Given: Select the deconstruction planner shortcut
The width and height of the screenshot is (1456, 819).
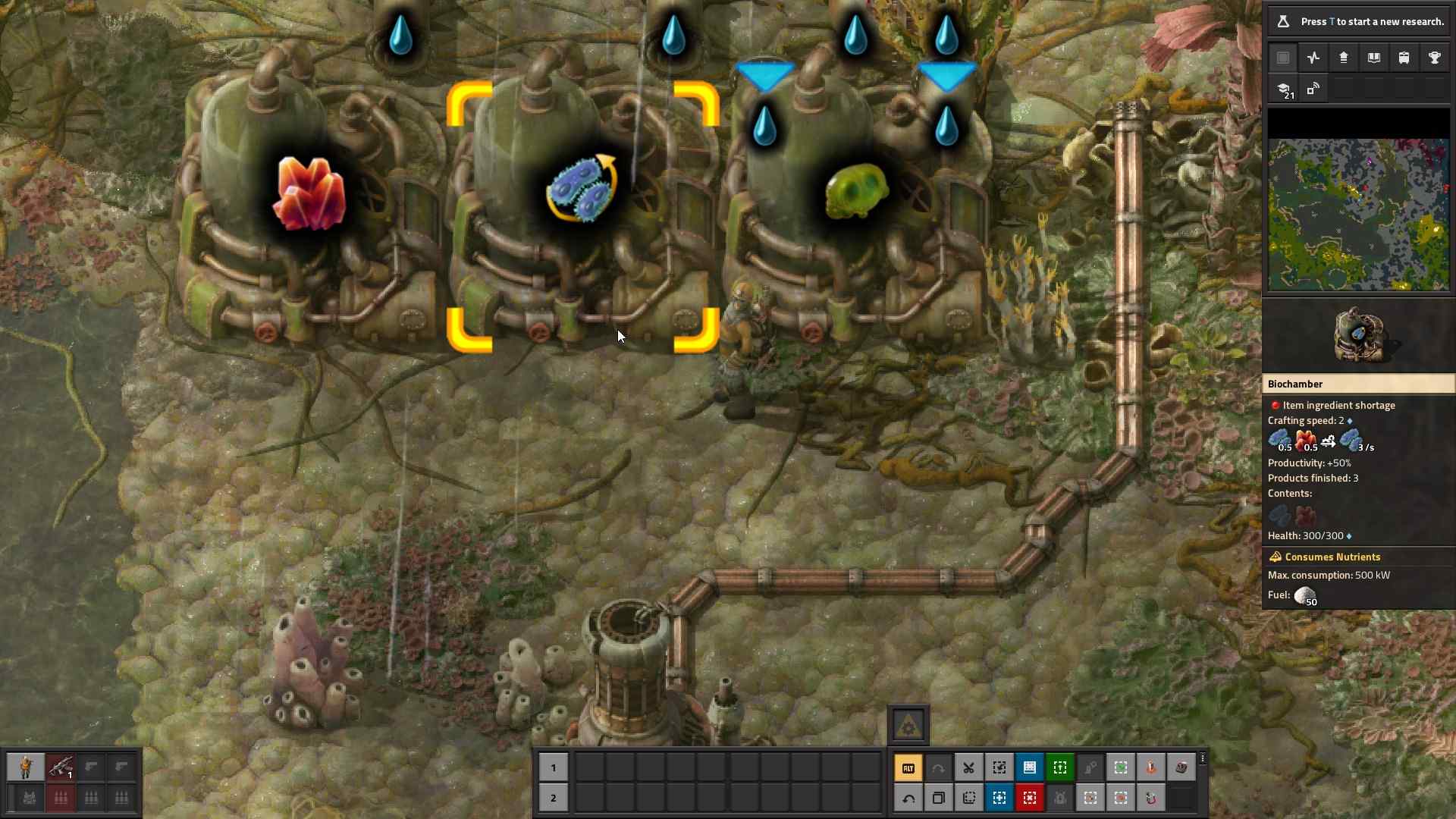Looking at the screenshot, I should click(x=1030, y=798).
